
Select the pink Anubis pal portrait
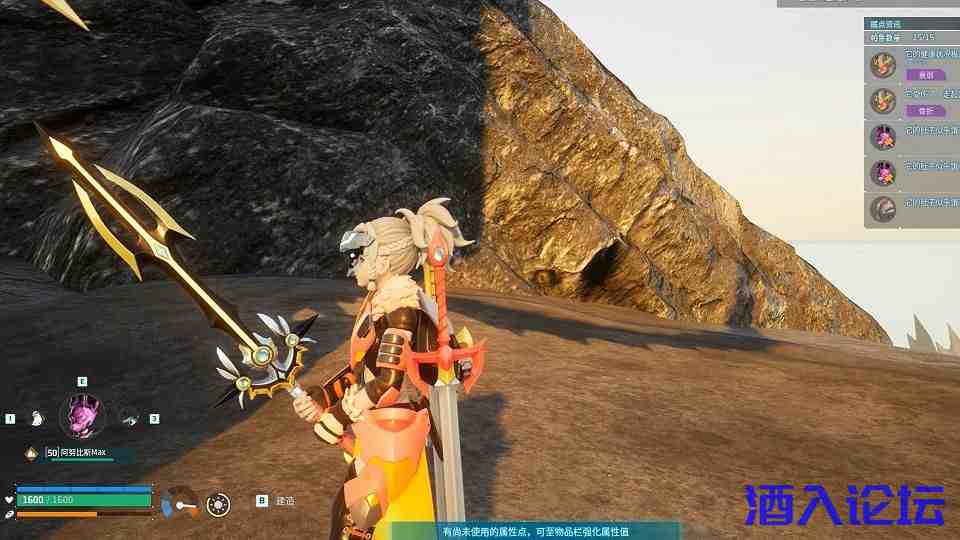pyautogui.click(x=82, y=415)
